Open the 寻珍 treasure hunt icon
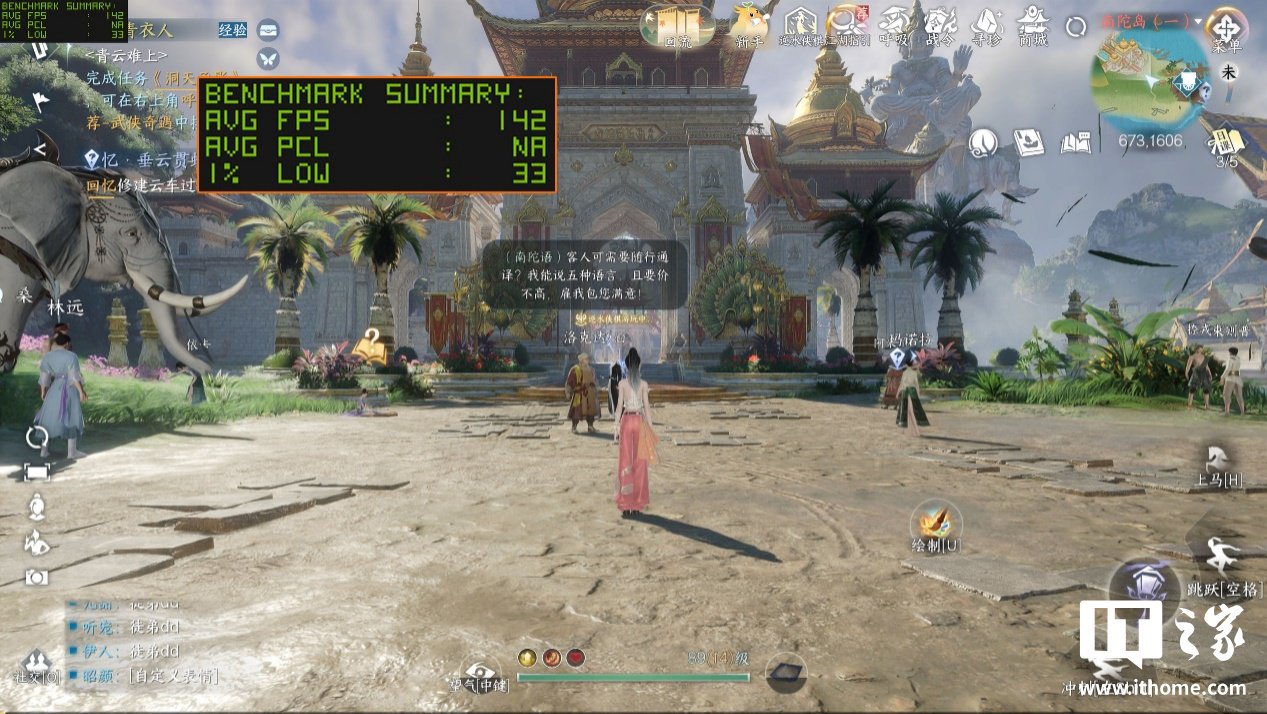This screenshot has width=1267, height=714. (987, 23)
